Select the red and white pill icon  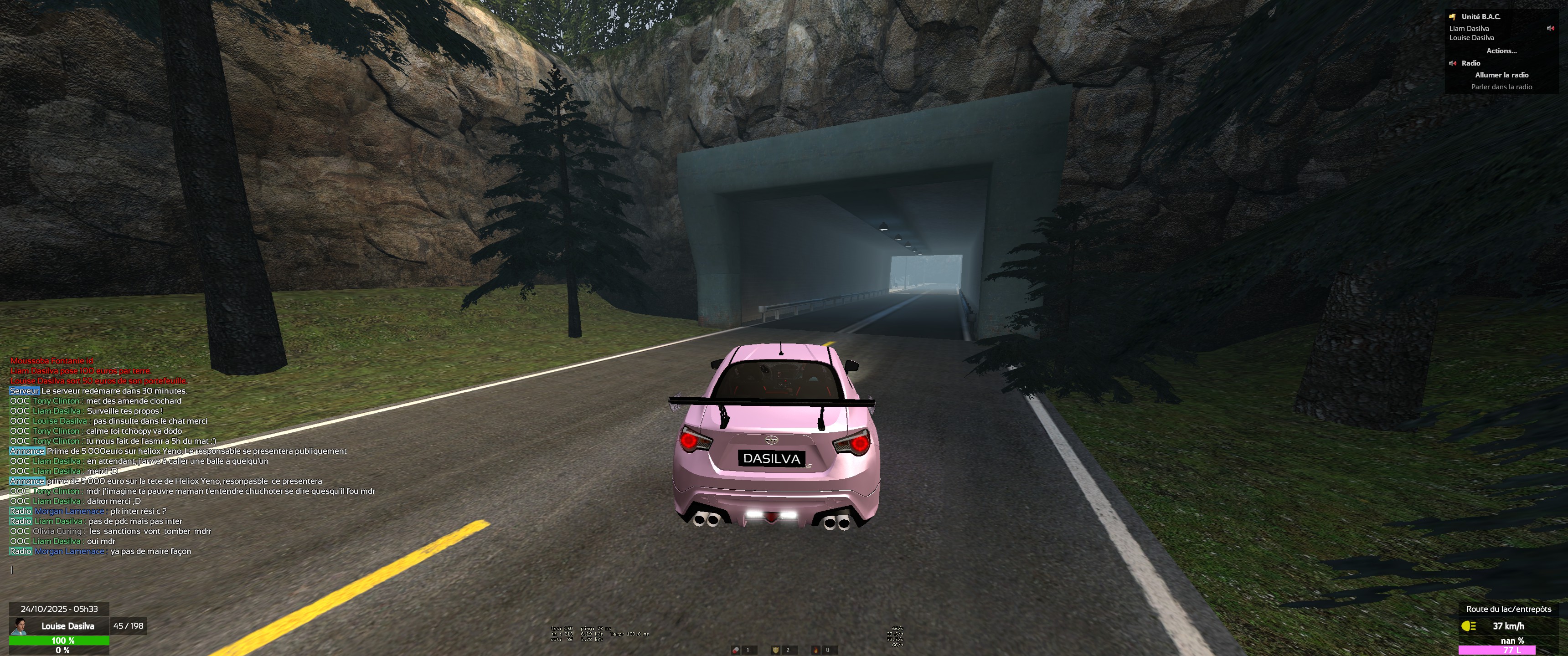click(736, 650)
